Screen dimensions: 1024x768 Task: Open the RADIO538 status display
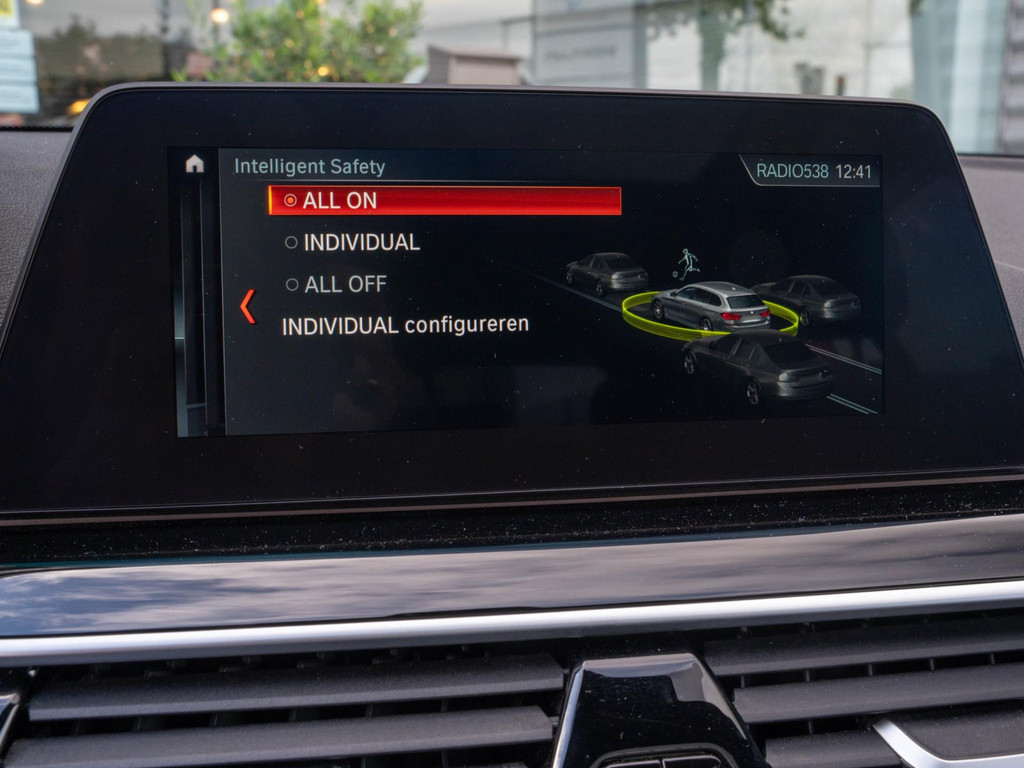click(x=792, y=171)
